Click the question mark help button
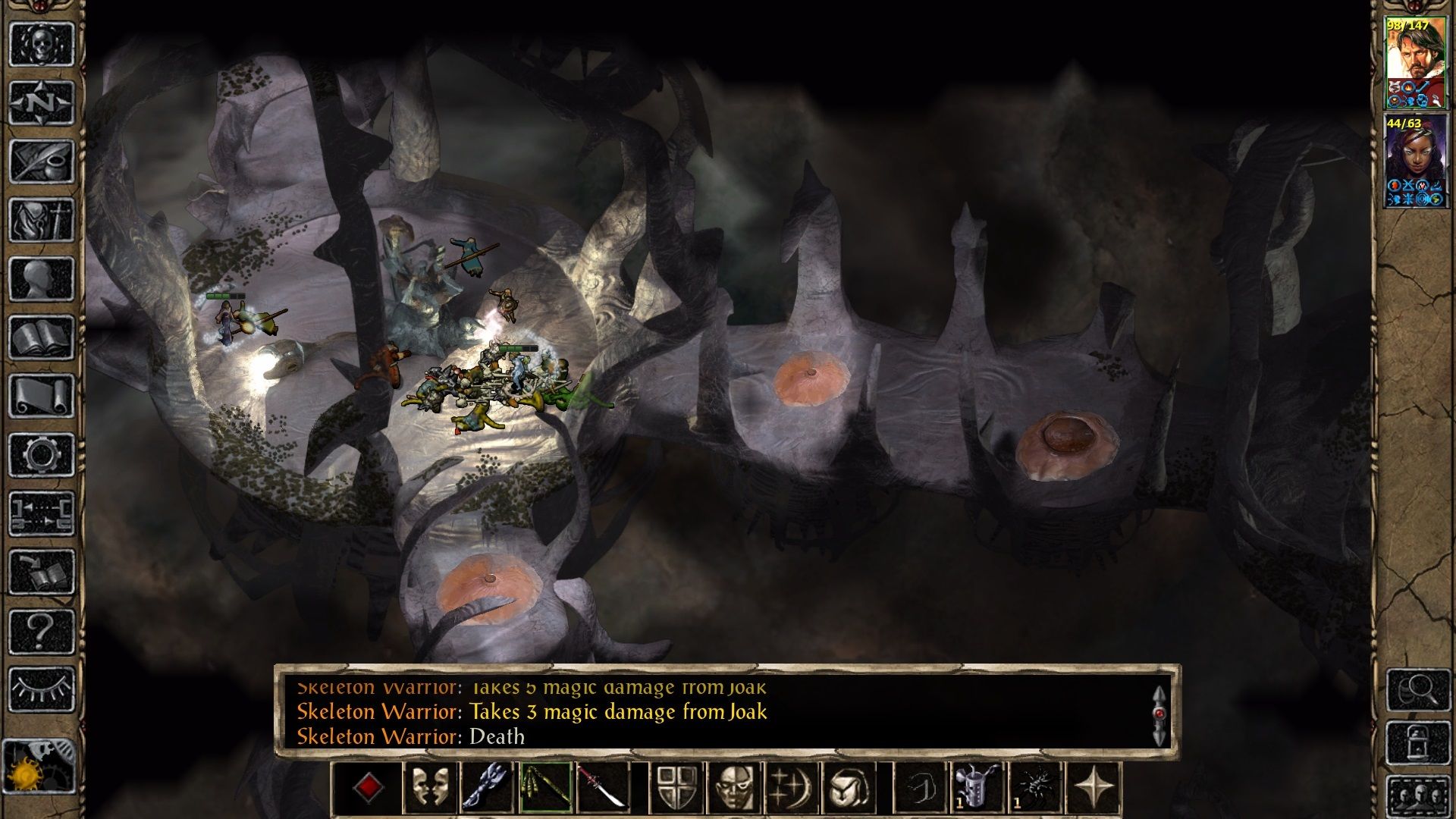 coord(42,631)
